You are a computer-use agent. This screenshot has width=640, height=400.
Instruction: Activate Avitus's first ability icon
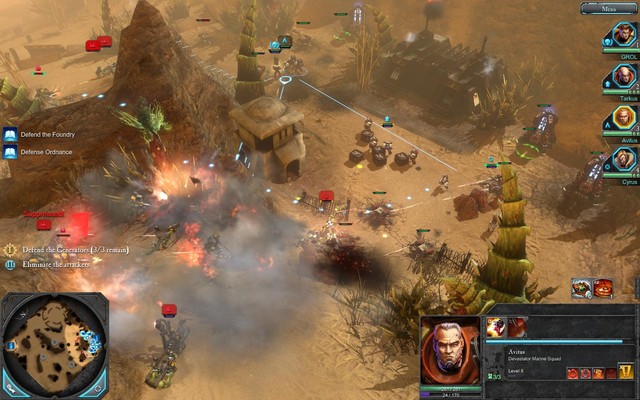click(x=496, y=327)
